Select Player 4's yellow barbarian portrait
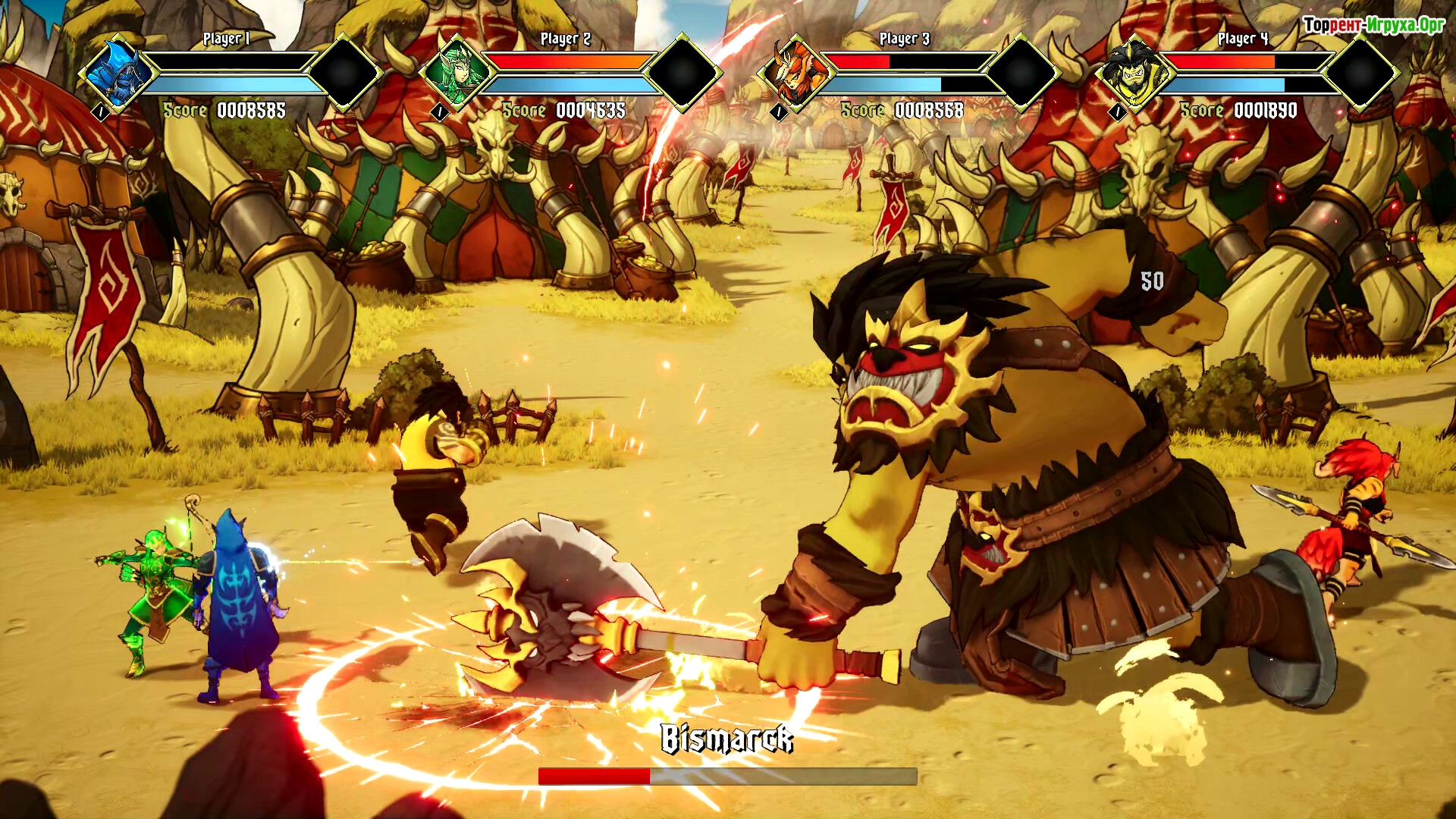 click(x=1134, y=74)
